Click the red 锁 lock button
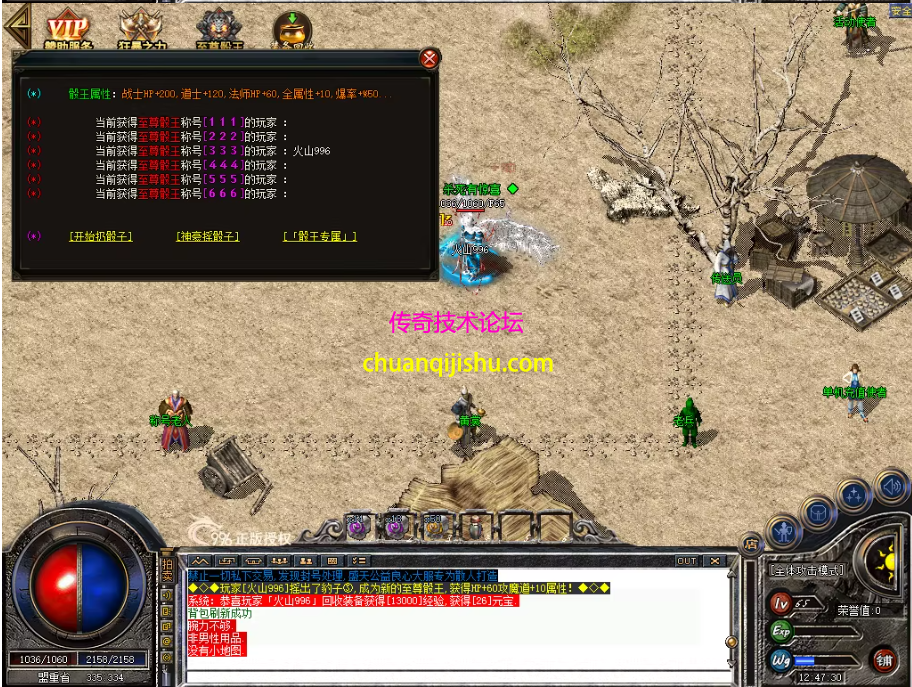Image resolution: width=912 pixels, height=687 pixels. [884, 659]
